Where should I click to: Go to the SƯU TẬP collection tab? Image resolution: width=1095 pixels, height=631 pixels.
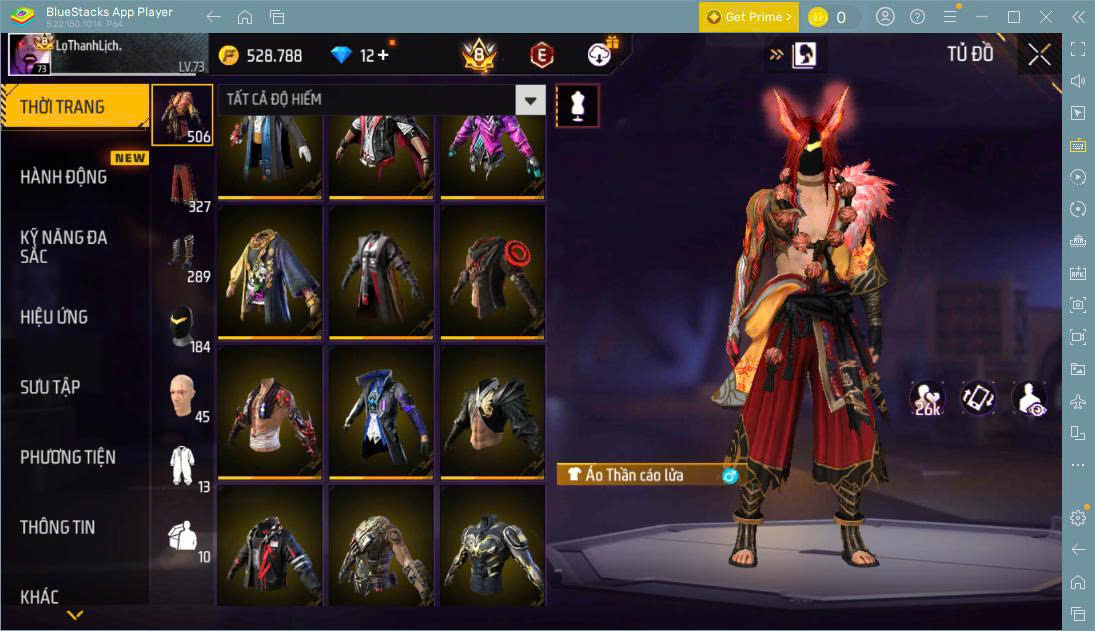[x=50, y=387]
